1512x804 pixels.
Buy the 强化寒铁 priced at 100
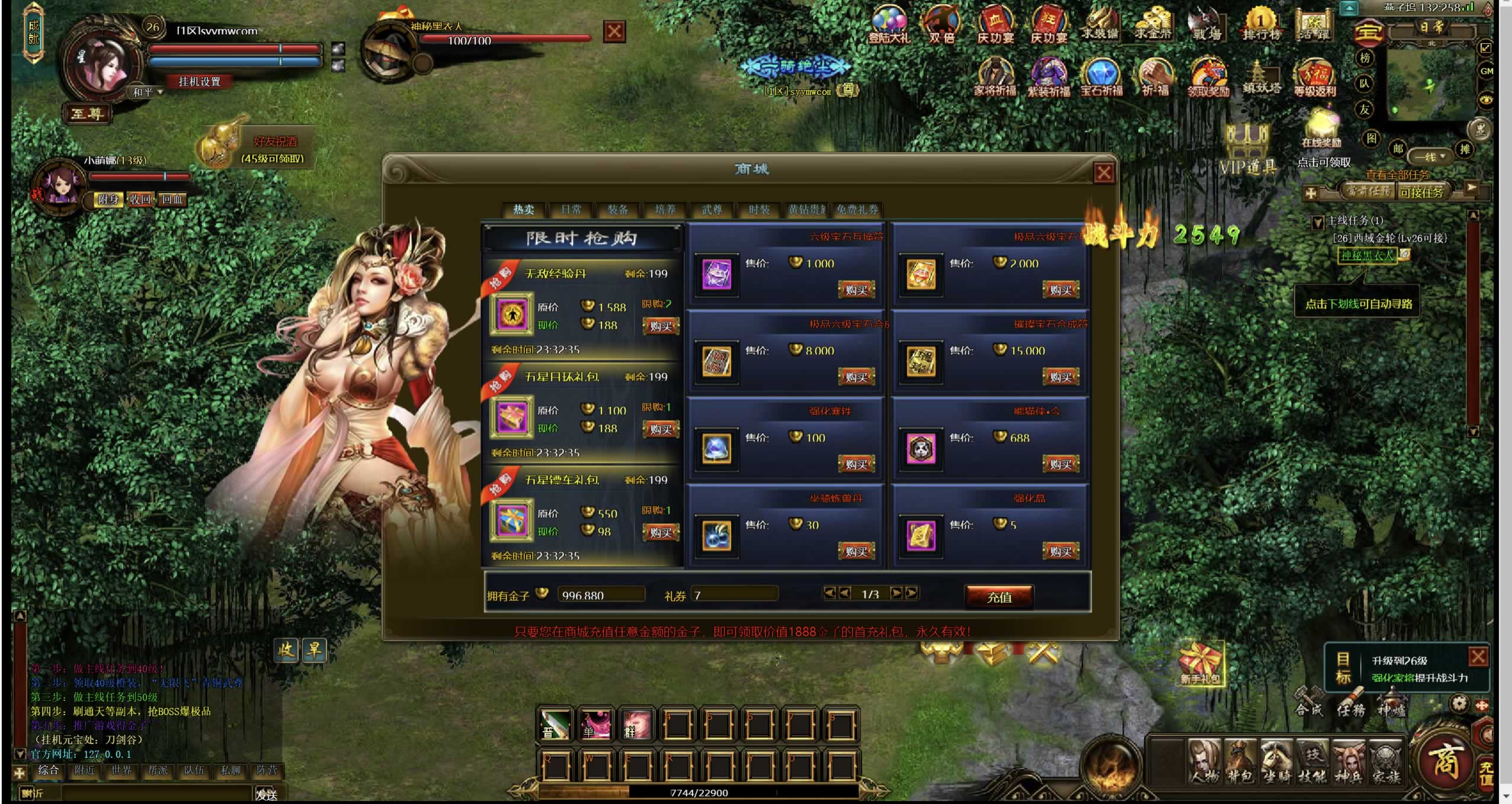(x=856, y=464)
